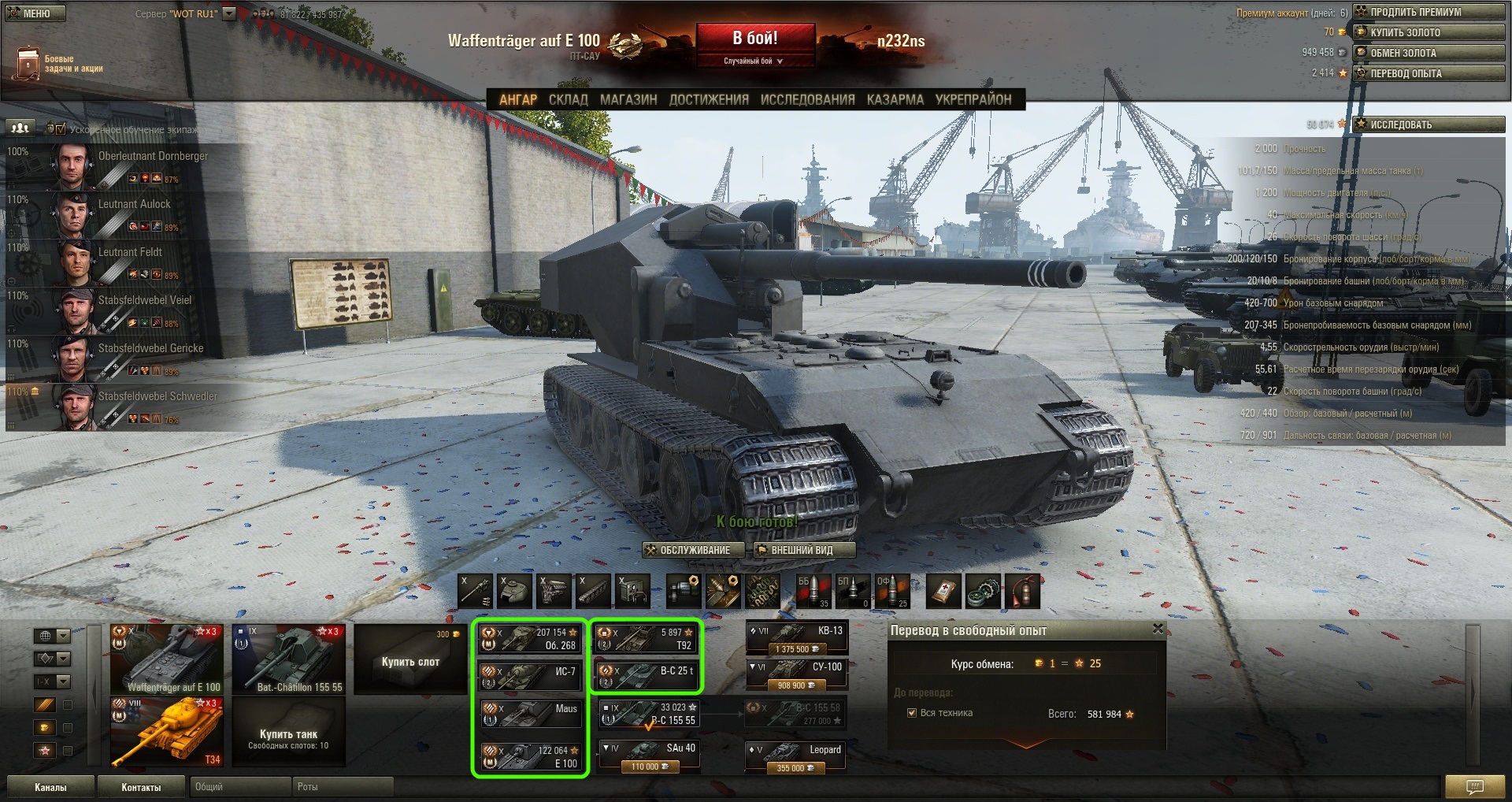The image size is (1512, 802).
Task: Click КУПИТЬ ЗОЛОТО button
Action: (1429, 32)
